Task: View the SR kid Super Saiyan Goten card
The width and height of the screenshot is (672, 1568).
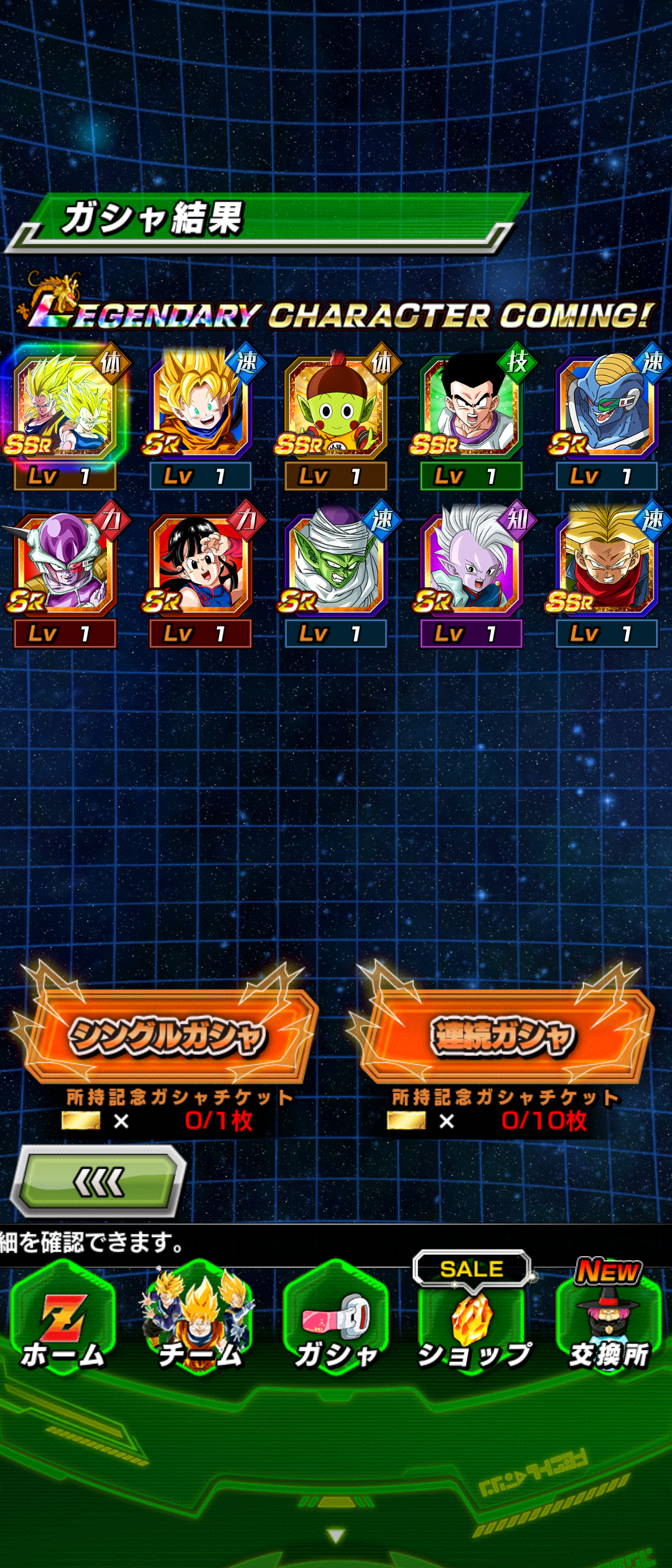Action: pyautogui.click(x=200, y=406)
